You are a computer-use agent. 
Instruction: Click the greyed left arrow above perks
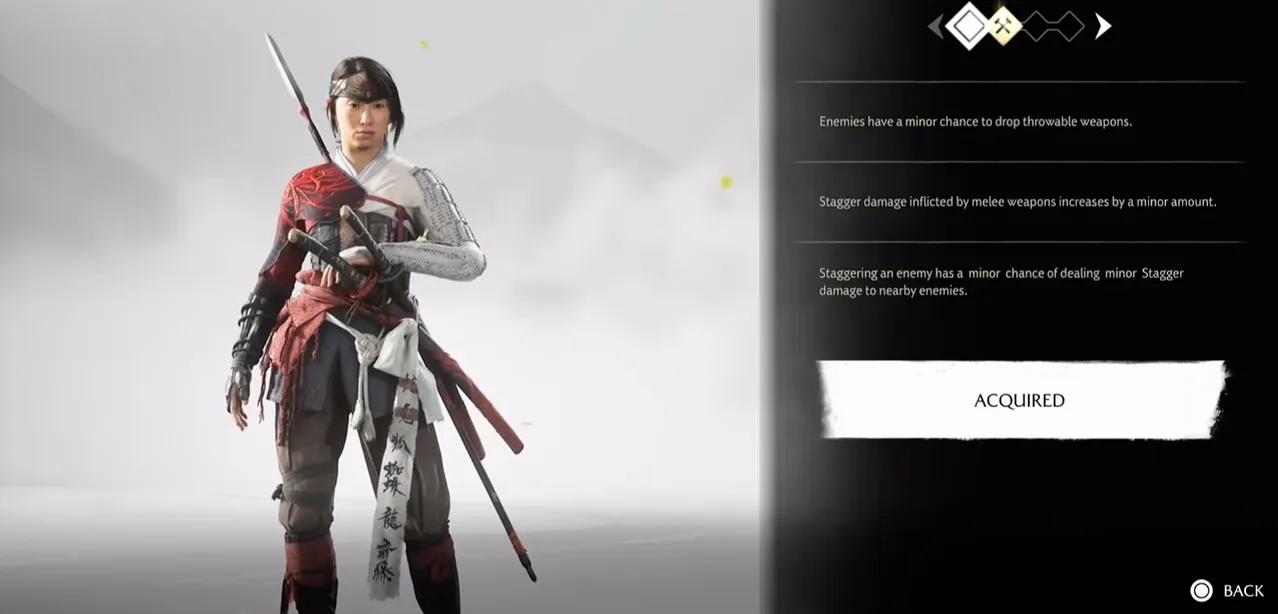coord(935,27)
